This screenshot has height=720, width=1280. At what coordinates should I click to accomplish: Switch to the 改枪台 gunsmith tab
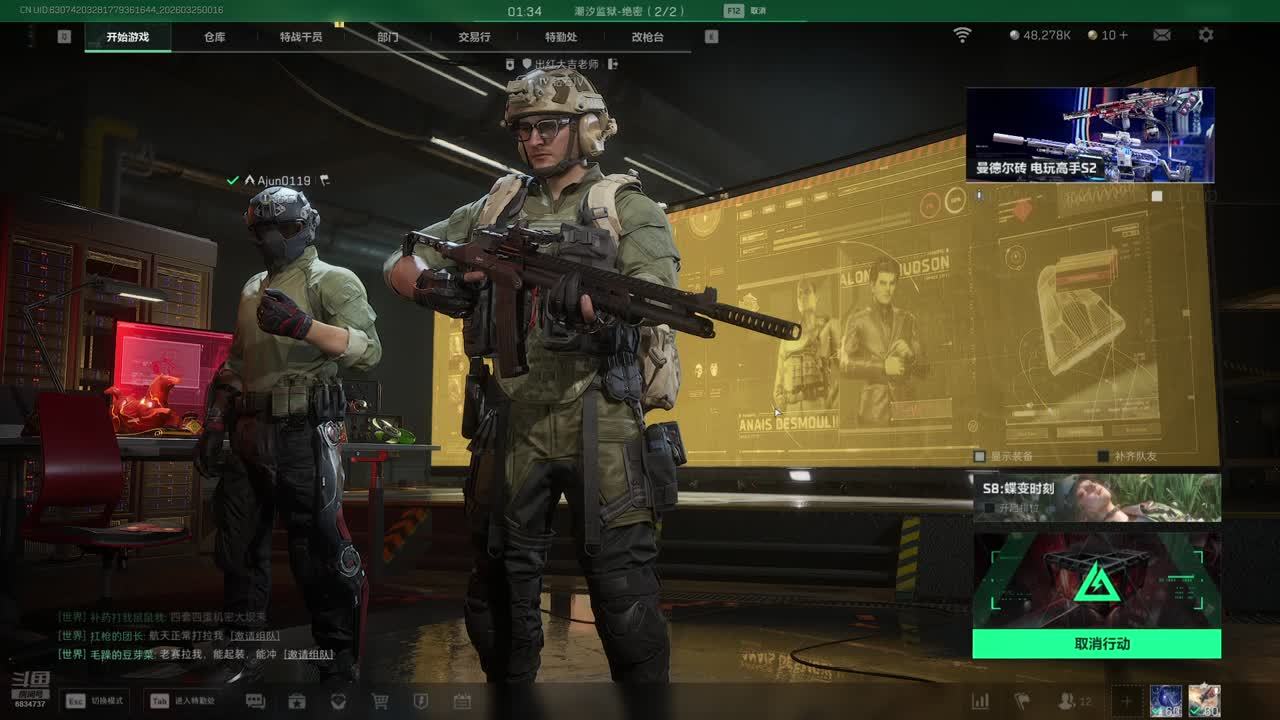coord(647,37)
